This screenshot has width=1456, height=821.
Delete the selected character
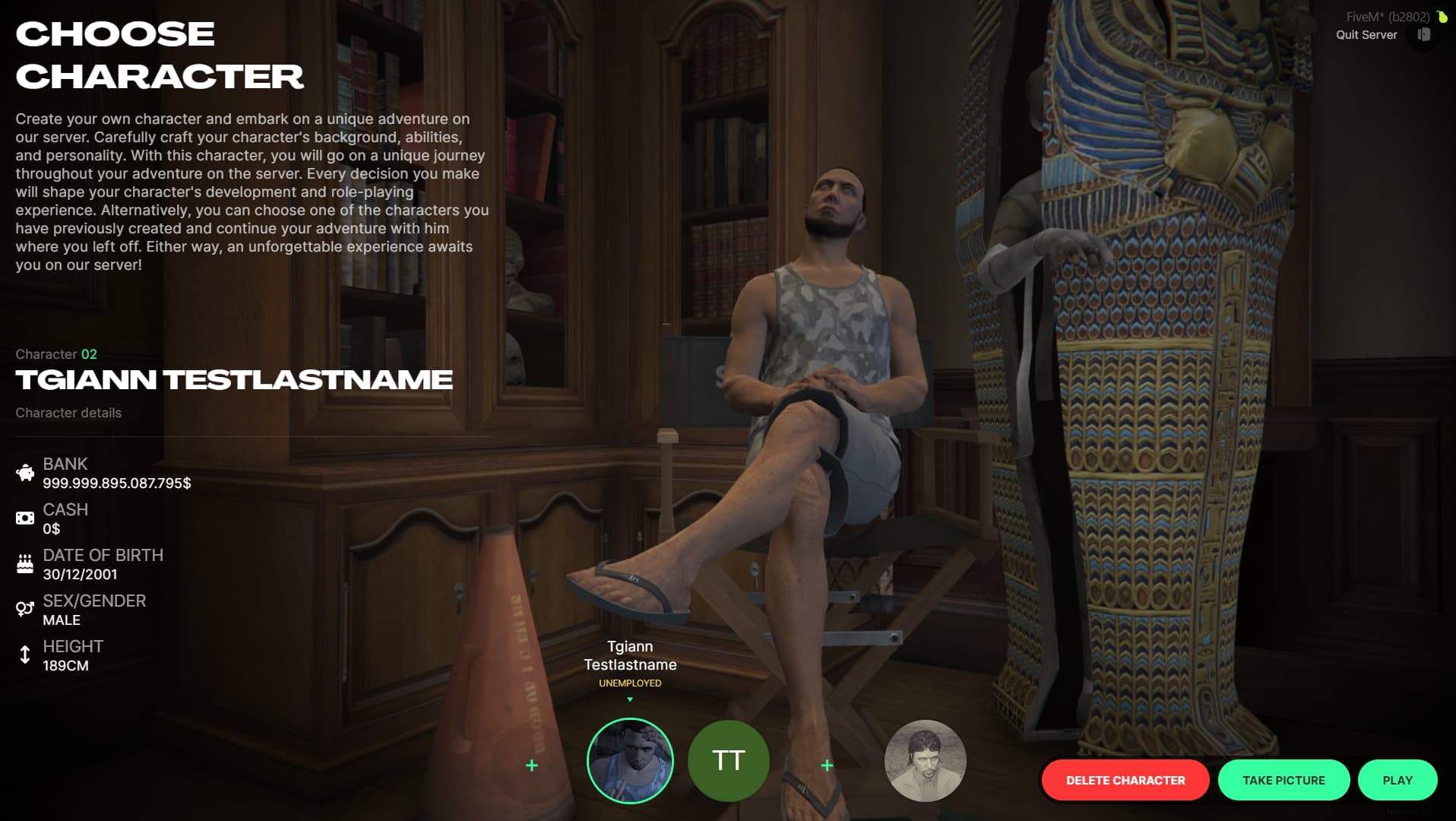[1125, 780]
